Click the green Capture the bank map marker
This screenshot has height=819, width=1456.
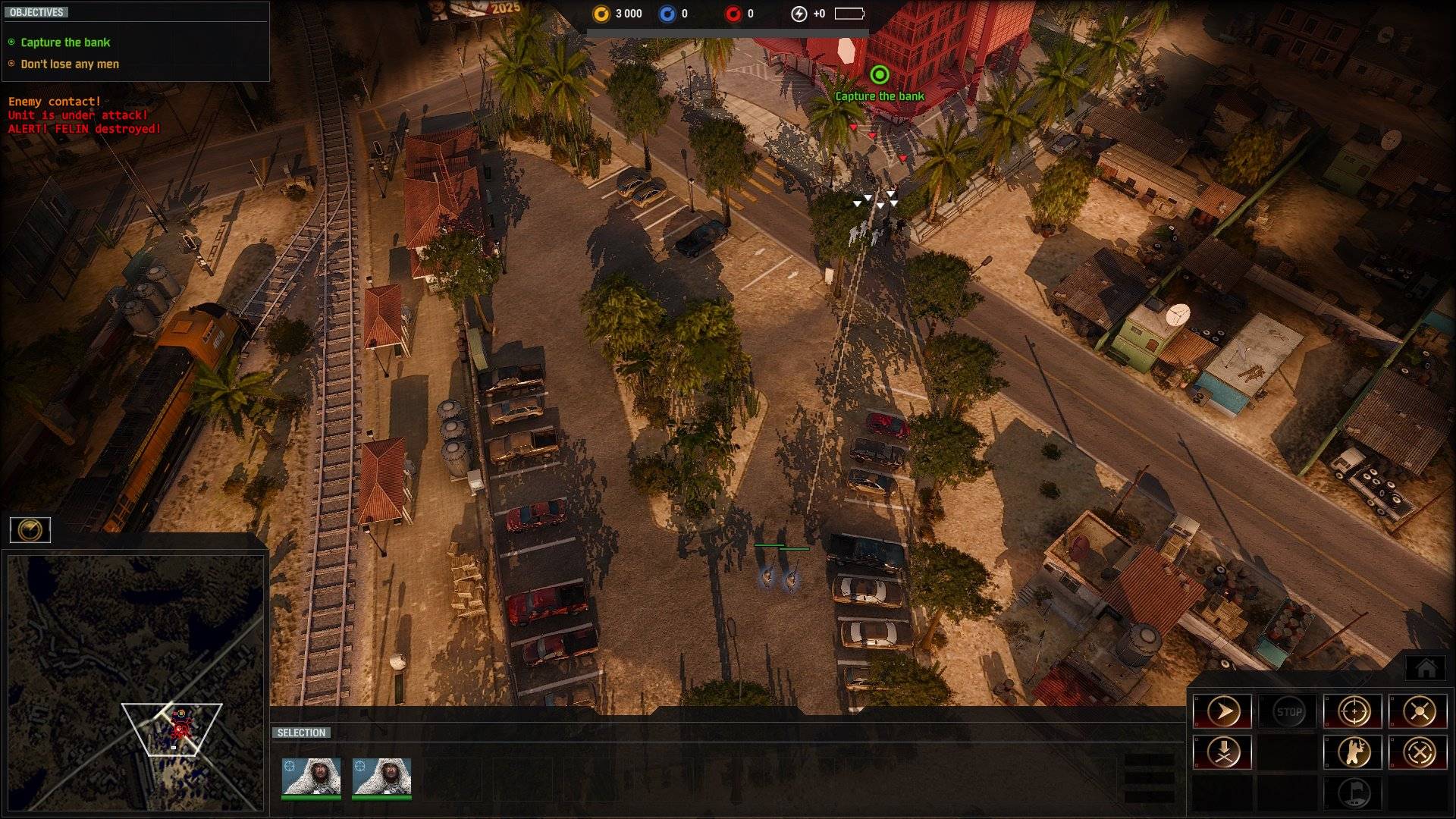click(879, 75)
